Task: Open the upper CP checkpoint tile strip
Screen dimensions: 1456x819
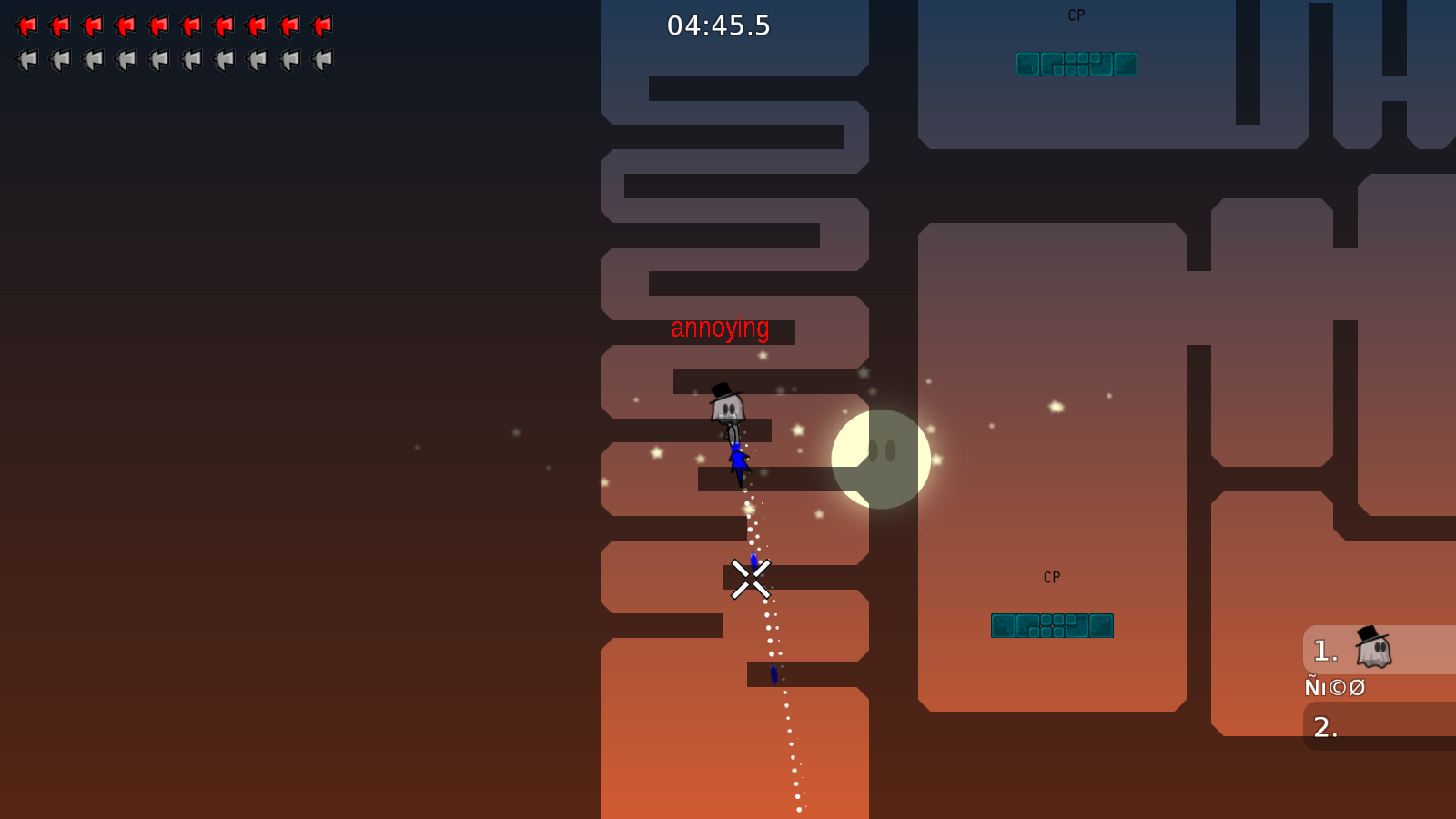Action: pyautogui.click(x=1077, y=64)
